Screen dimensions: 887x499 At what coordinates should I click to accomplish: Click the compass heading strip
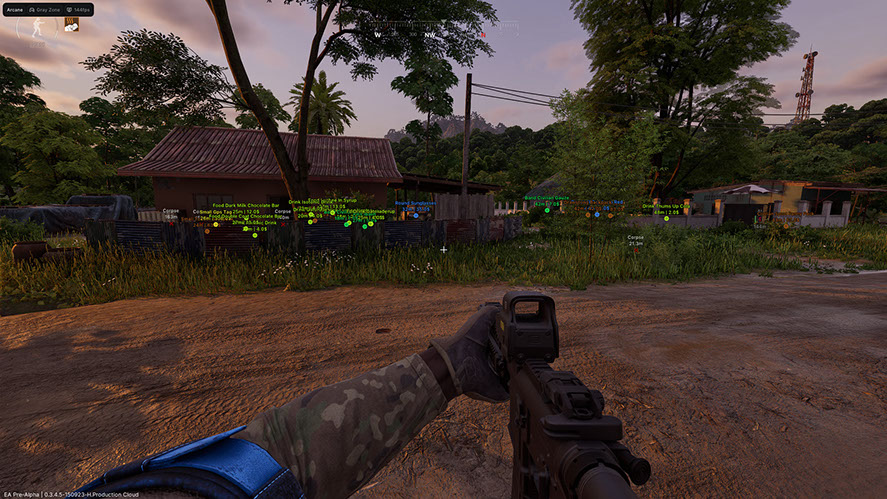pyautogui.click(x=430, y=29)
